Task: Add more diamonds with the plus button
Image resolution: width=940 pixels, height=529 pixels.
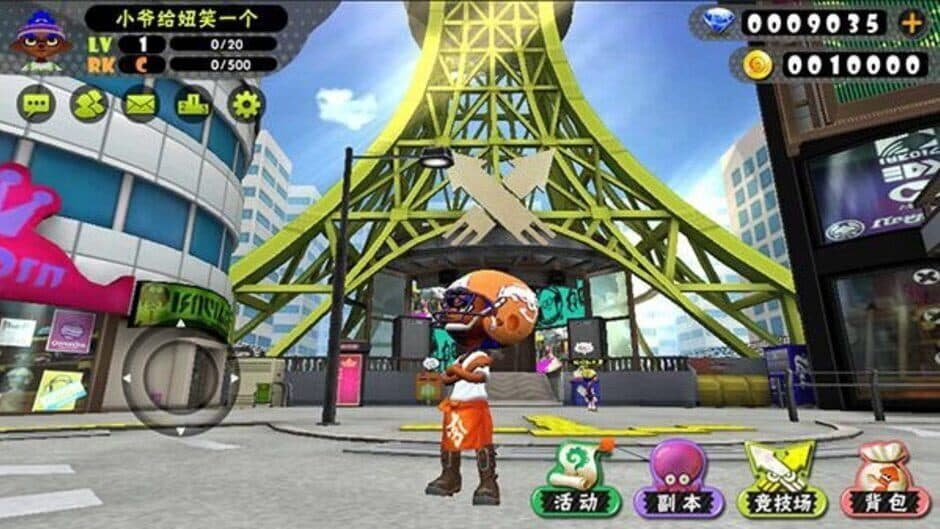Action: [912, 22]
